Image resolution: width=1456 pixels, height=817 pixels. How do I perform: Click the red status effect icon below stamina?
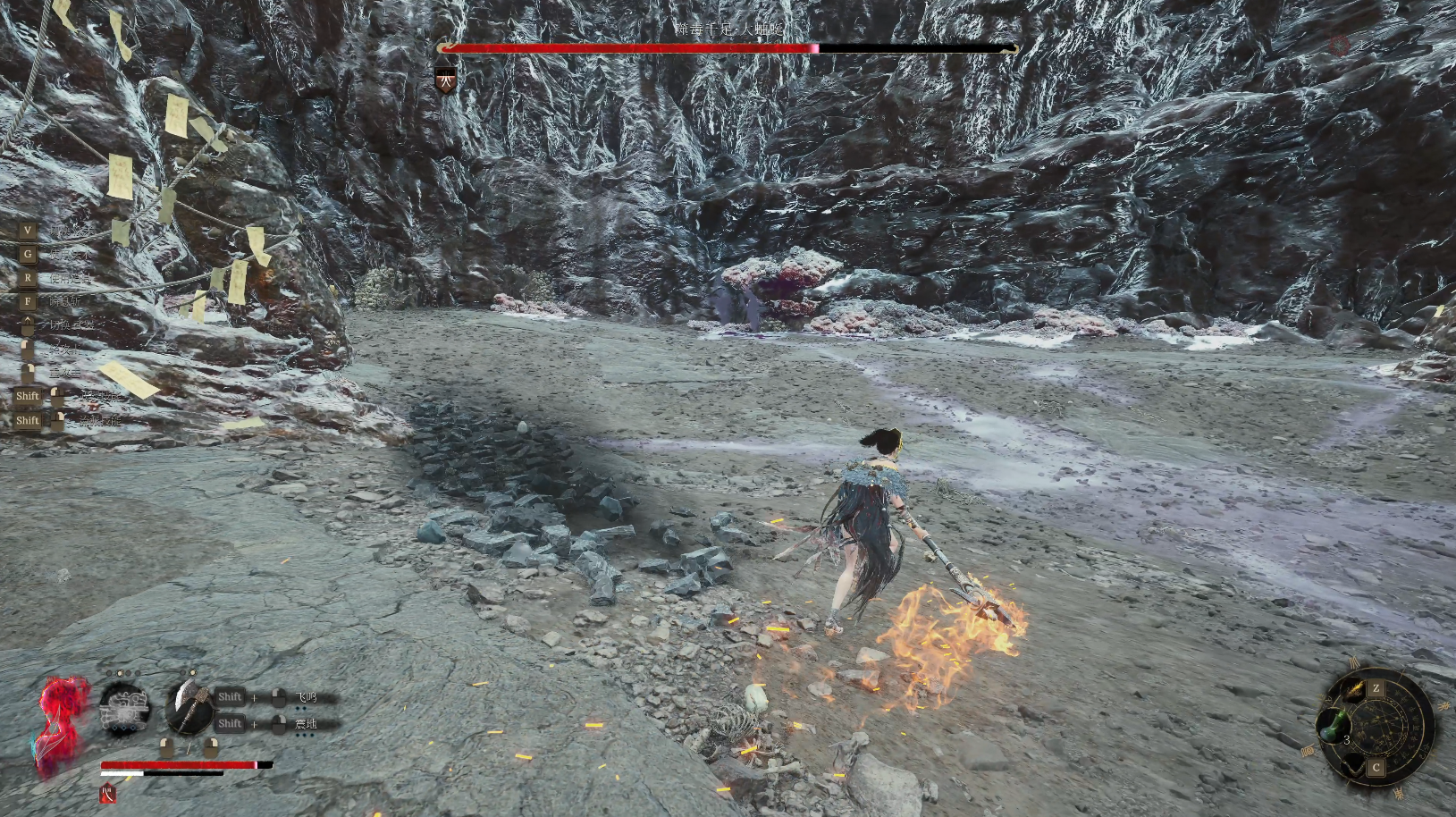click(108, 793)
